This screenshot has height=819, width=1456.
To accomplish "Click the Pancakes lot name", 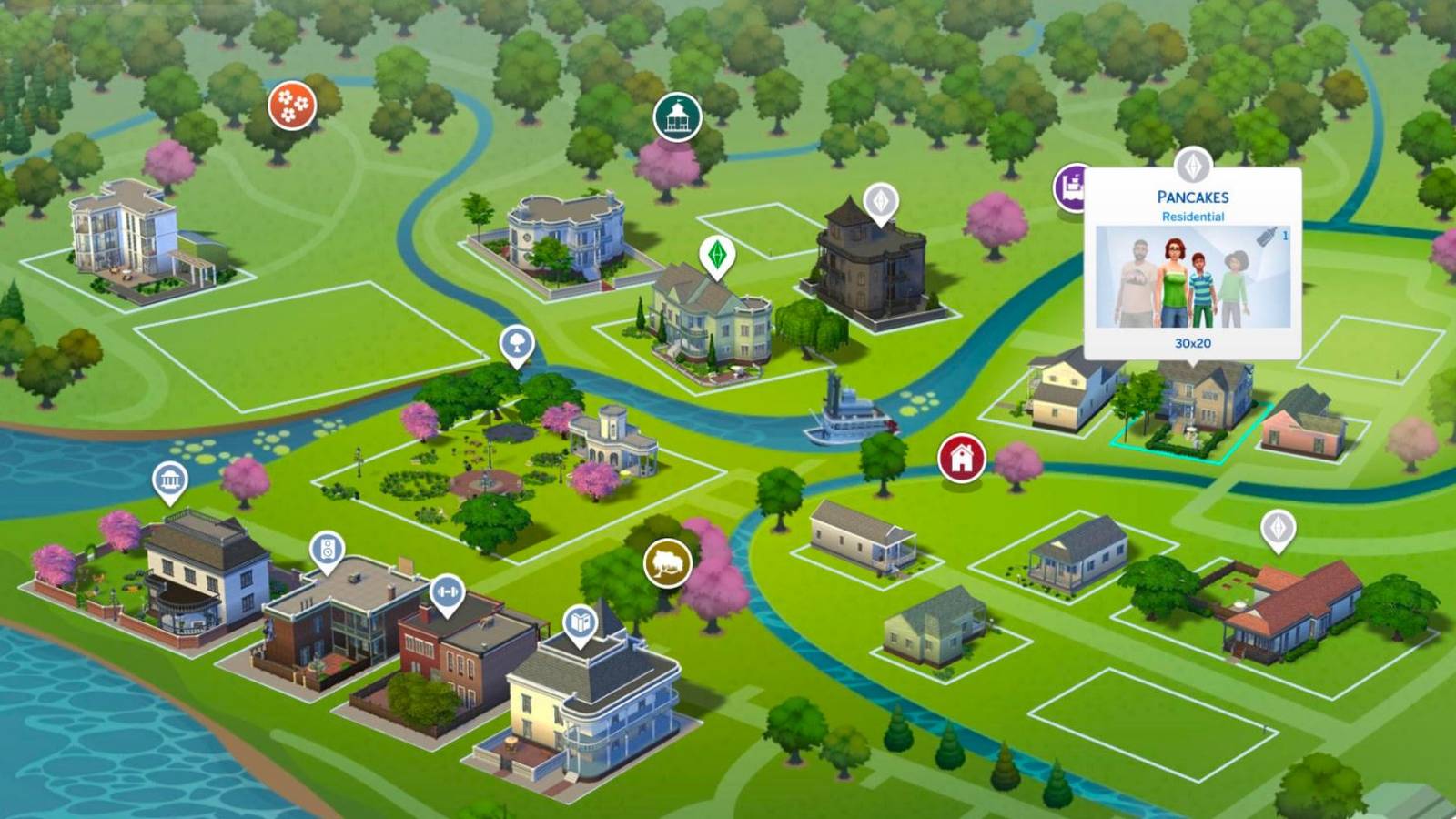I will [1192, 195].
